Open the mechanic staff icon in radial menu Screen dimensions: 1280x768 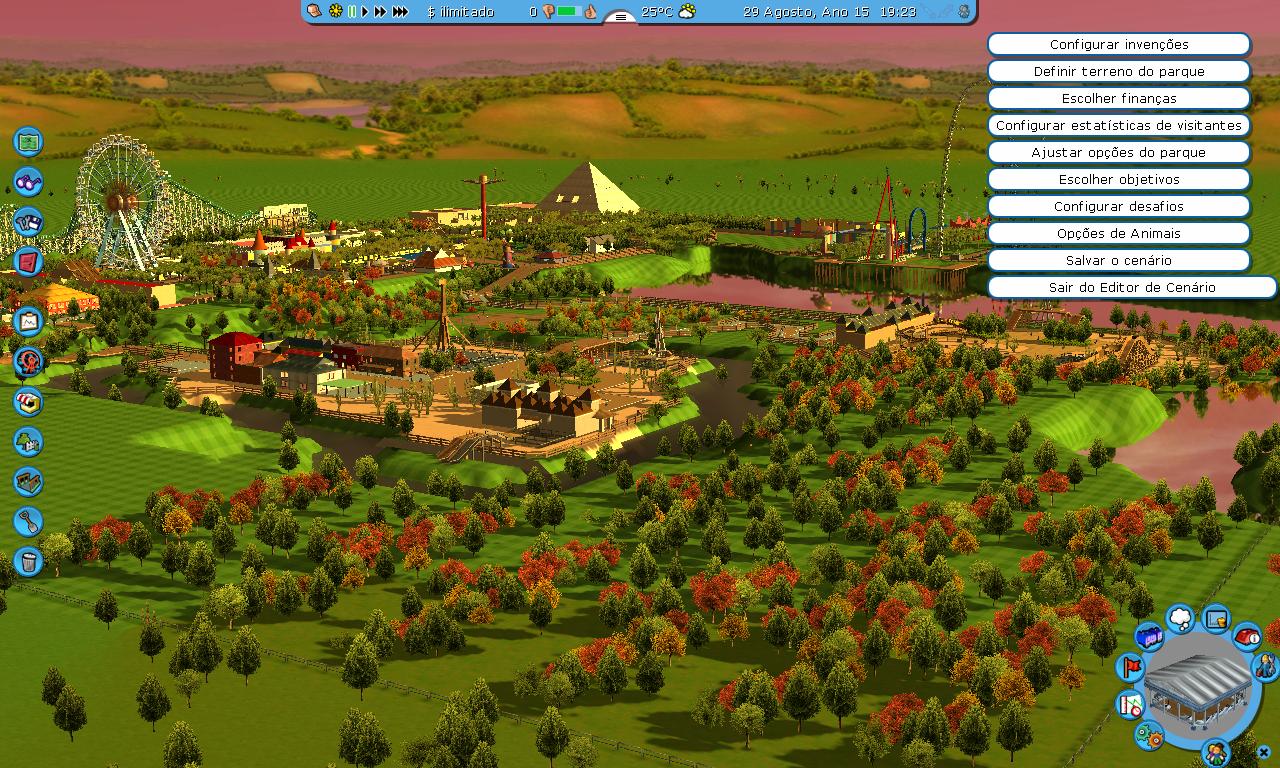[1263, 666]
